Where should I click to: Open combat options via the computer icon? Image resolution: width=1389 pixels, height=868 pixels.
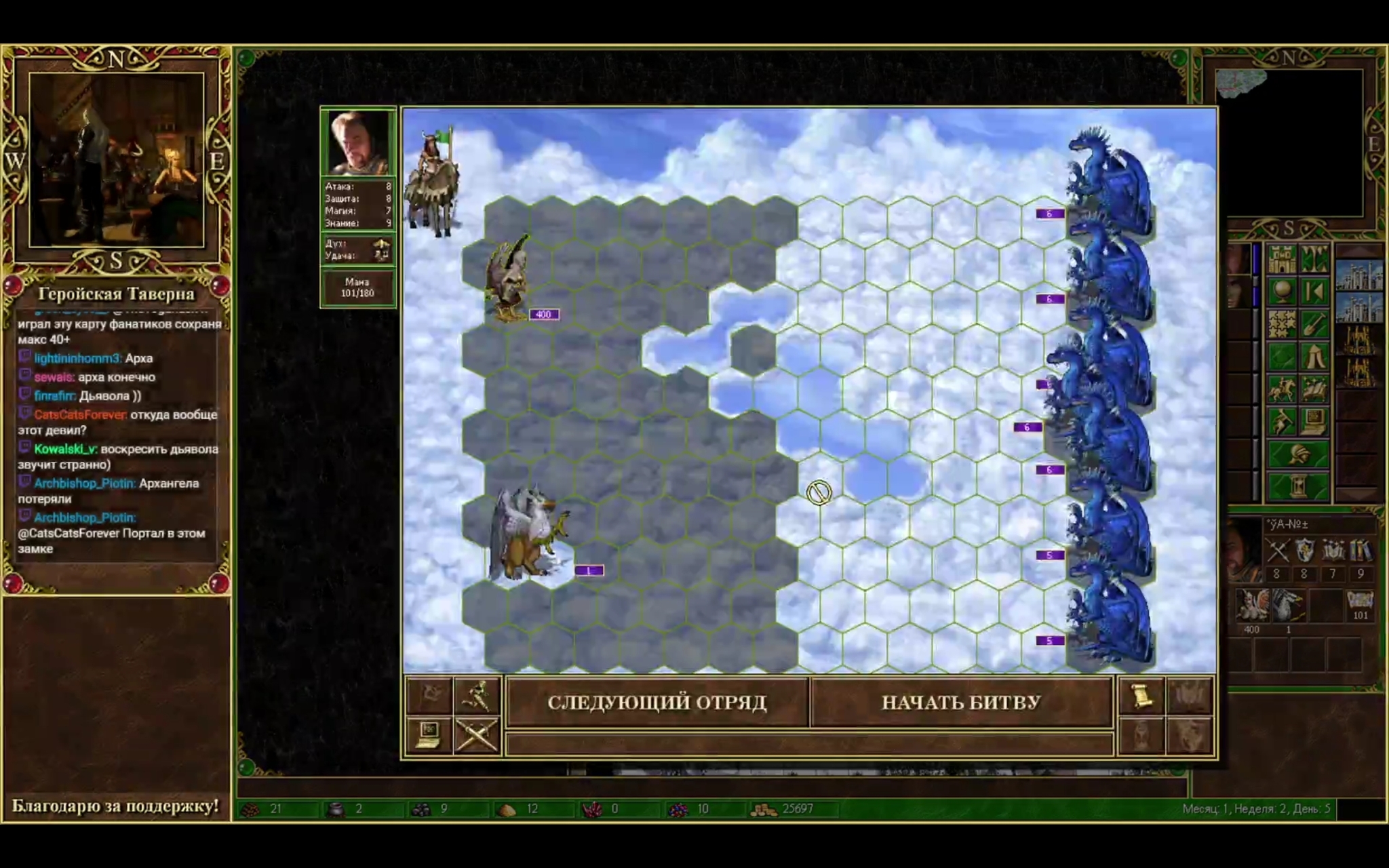point(429,734)
